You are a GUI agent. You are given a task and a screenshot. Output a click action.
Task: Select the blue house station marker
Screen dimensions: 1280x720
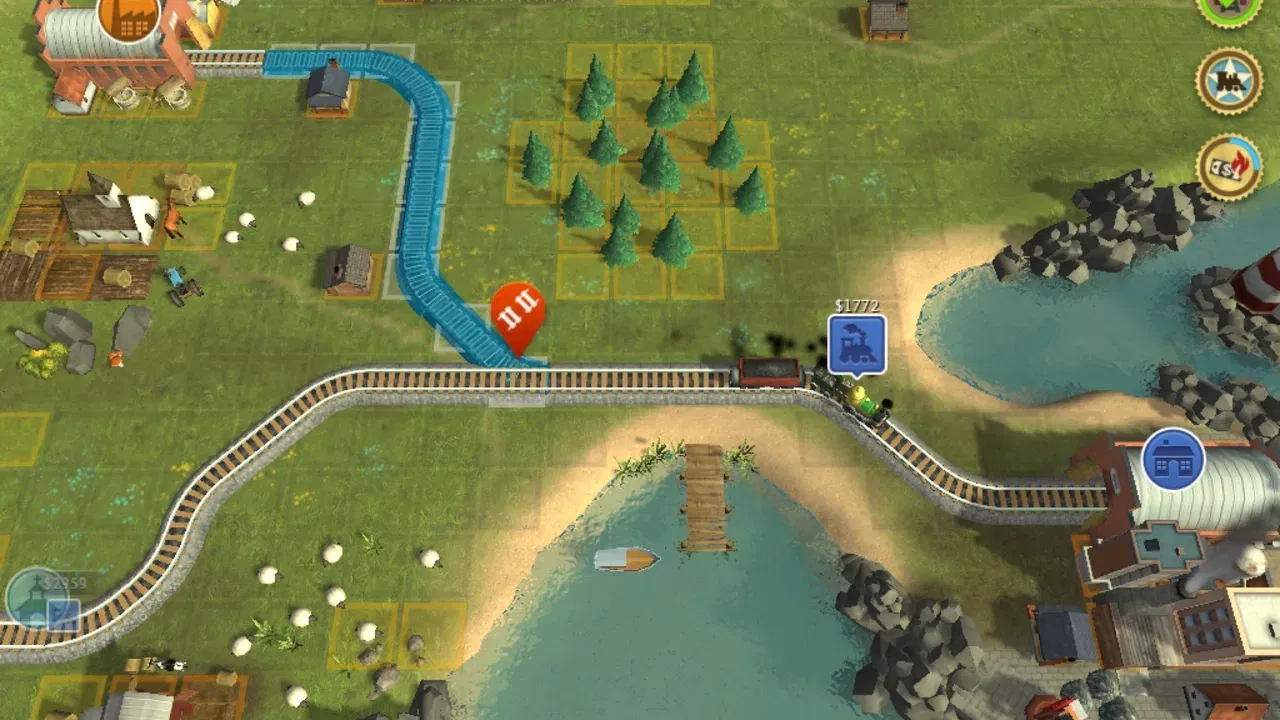(x=1173, y=460)
